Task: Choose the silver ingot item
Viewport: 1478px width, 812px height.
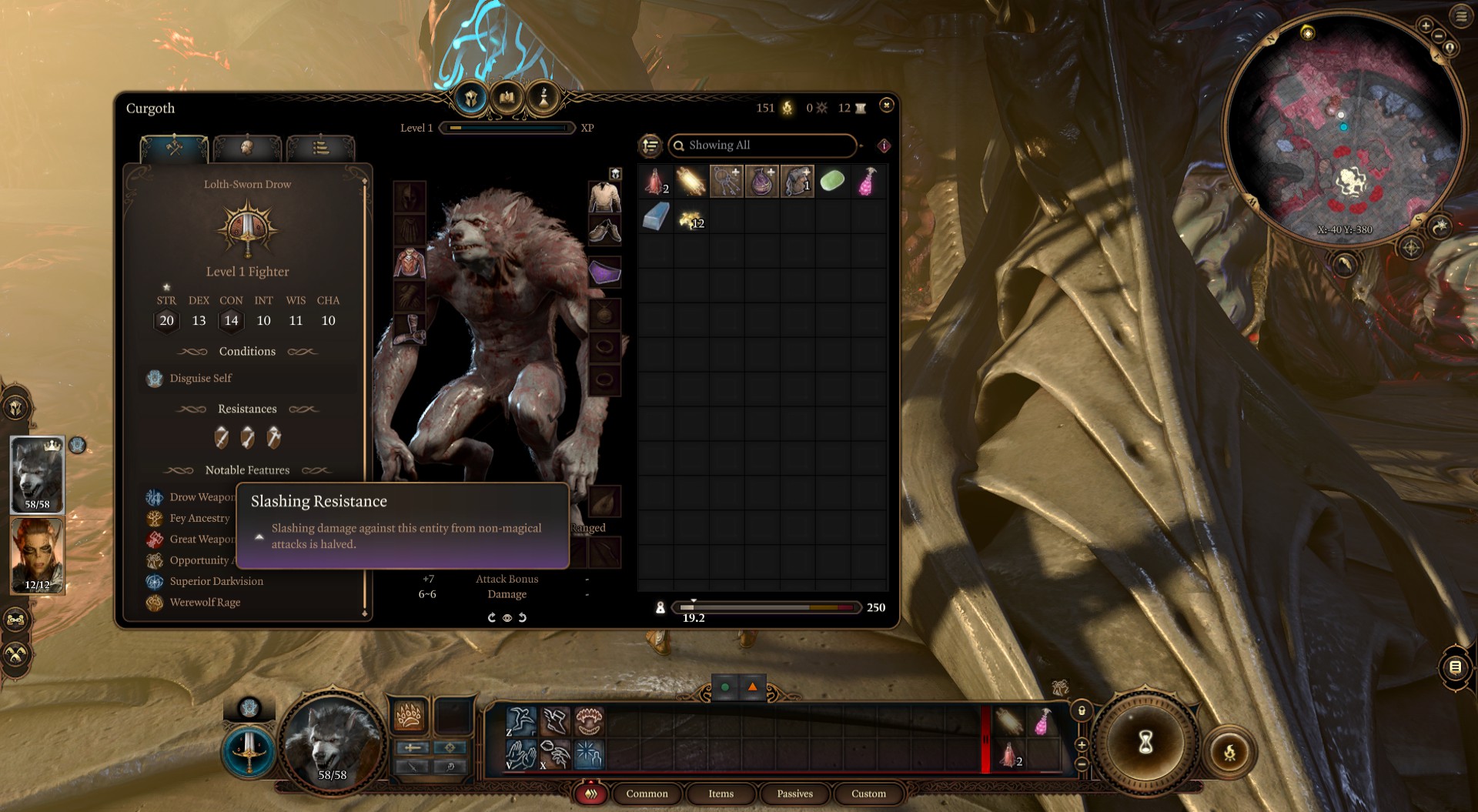Action: coord(655,218)
